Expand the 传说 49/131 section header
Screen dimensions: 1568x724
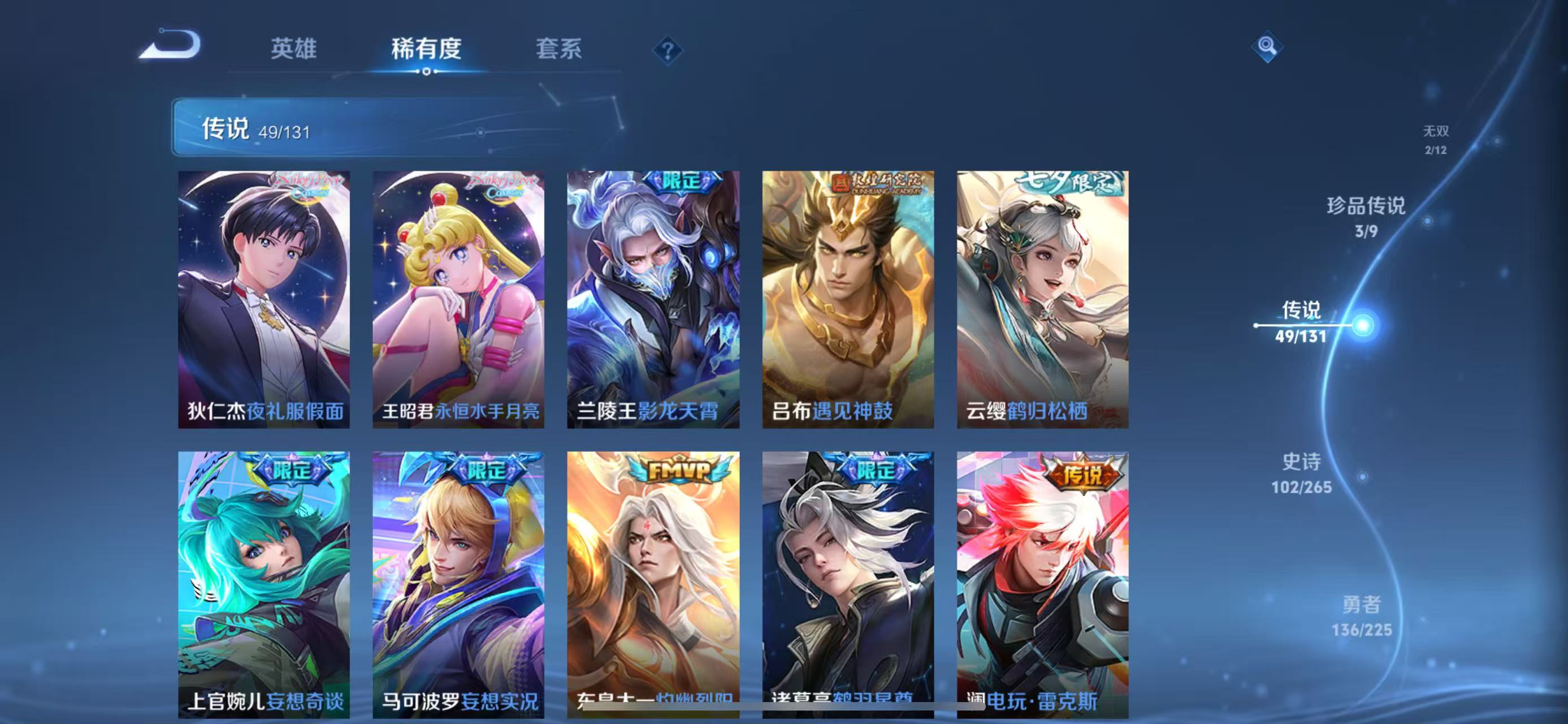coord(255,129)
